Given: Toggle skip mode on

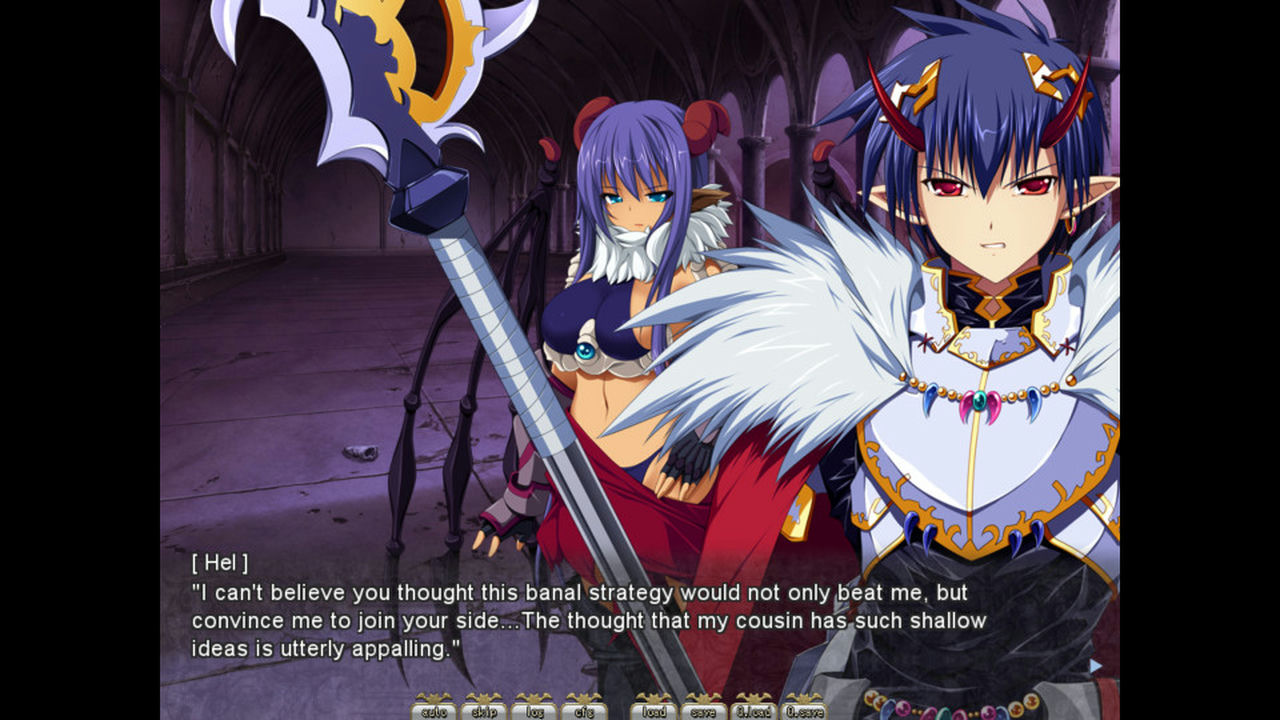Looking at the screenshot, I should 484,713.
